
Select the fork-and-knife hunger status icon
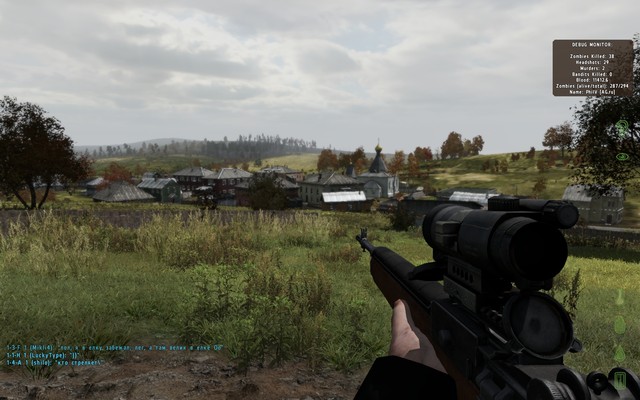point(620,380)
